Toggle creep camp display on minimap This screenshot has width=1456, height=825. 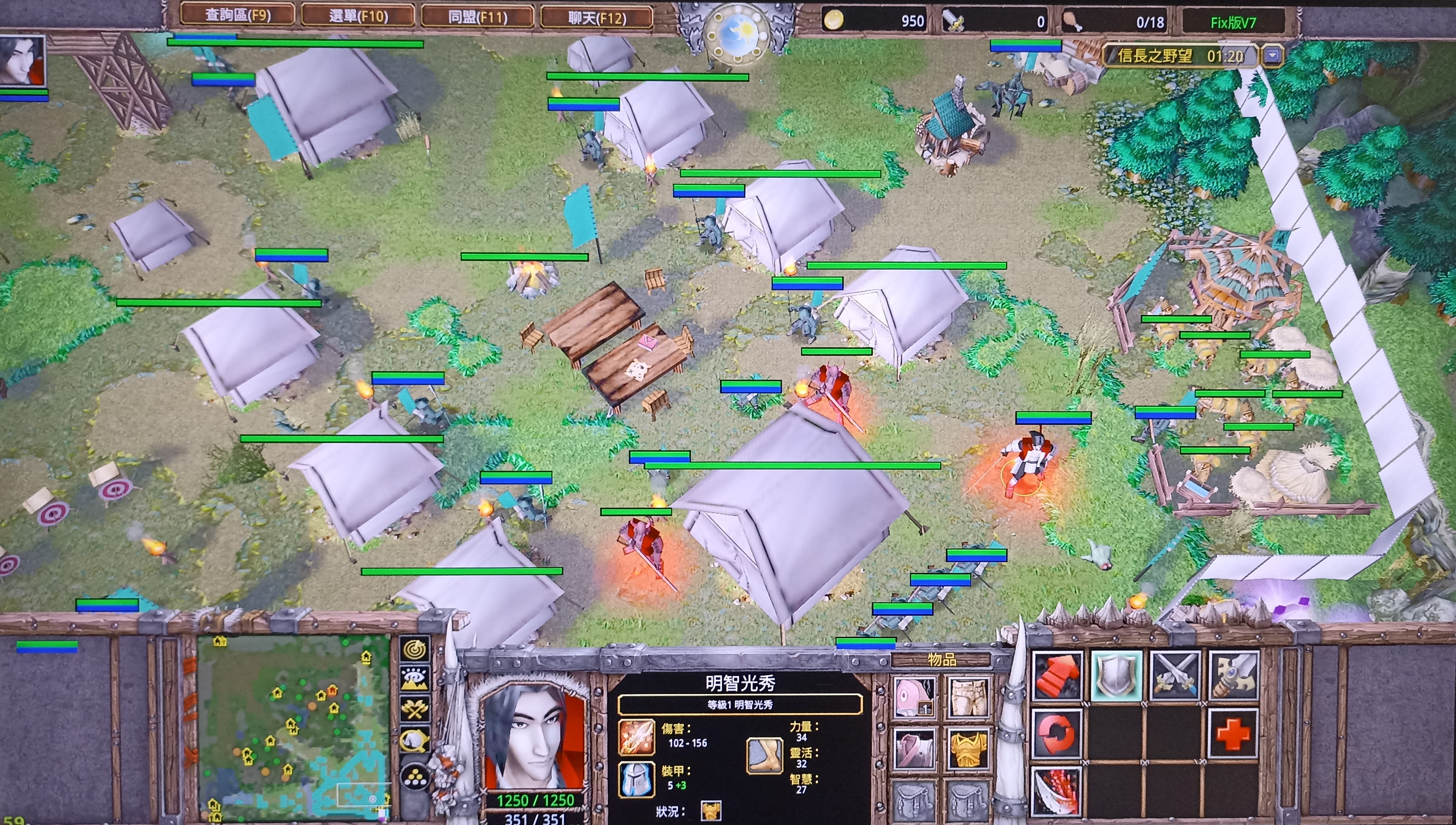click(415, 739)
